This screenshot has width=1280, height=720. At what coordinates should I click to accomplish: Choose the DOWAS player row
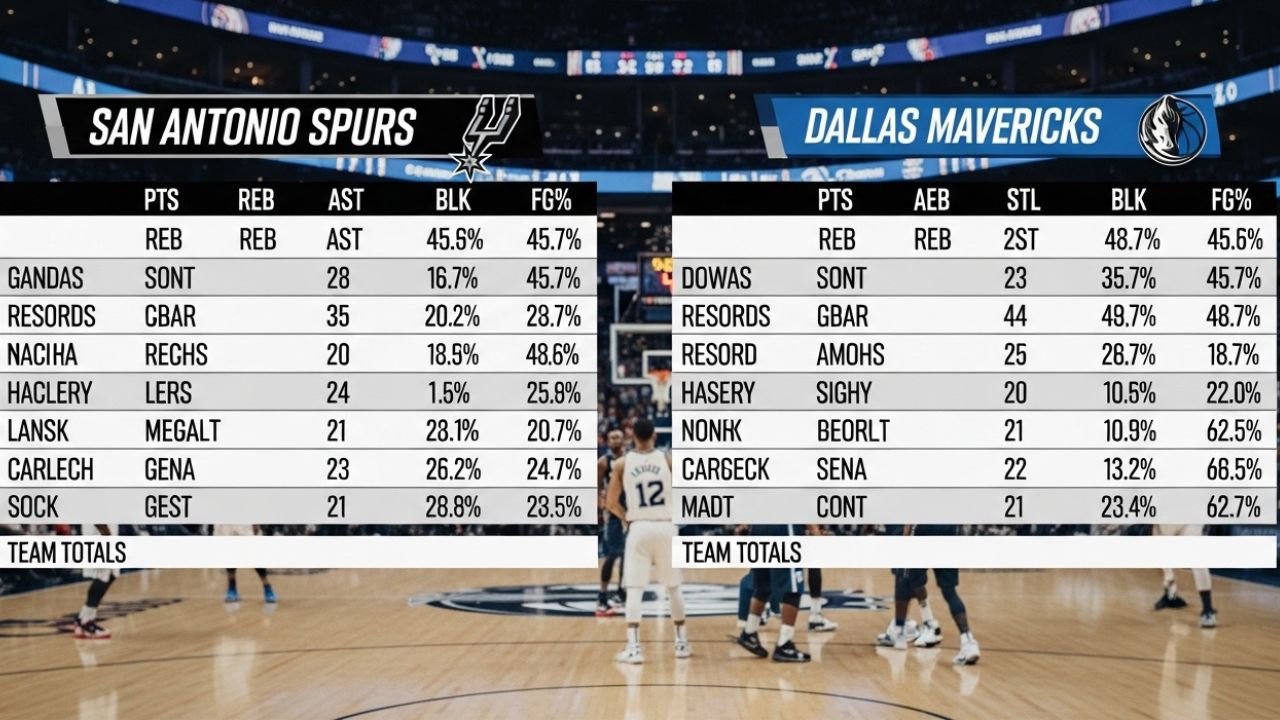coord(975,277)
